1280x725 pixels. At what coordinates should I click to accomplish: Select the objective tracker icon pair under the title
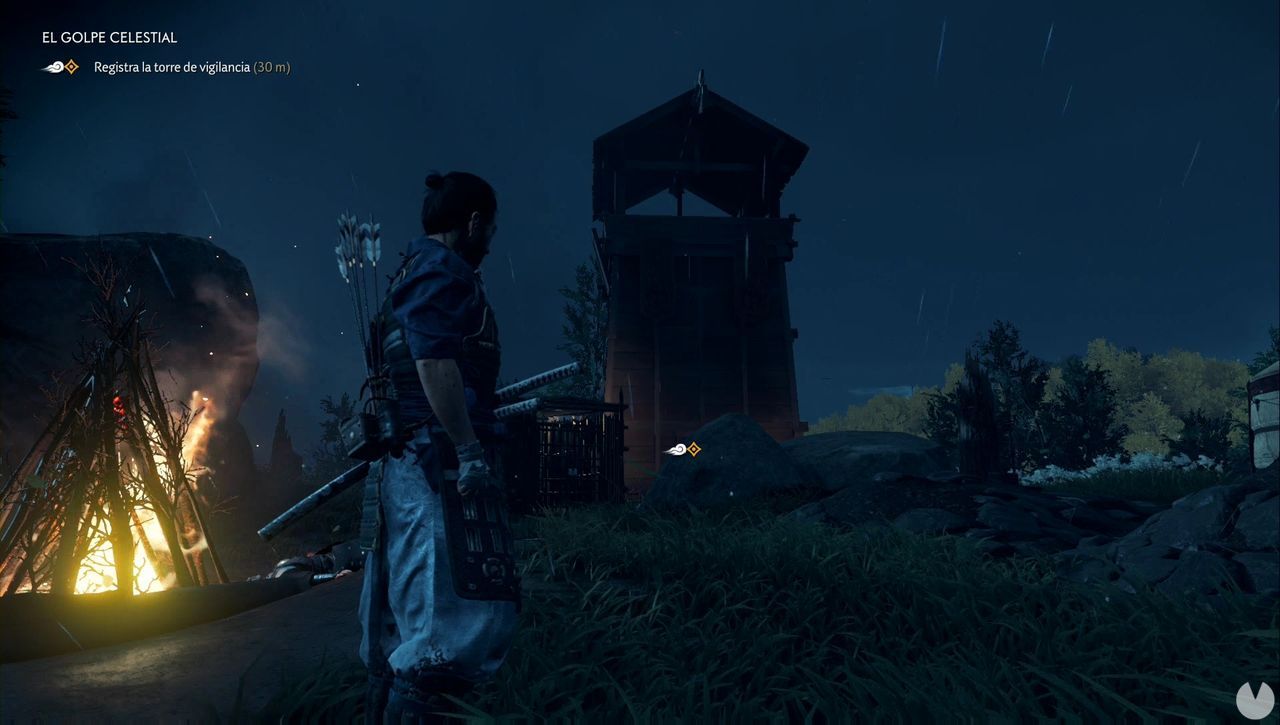coord(60,67)
